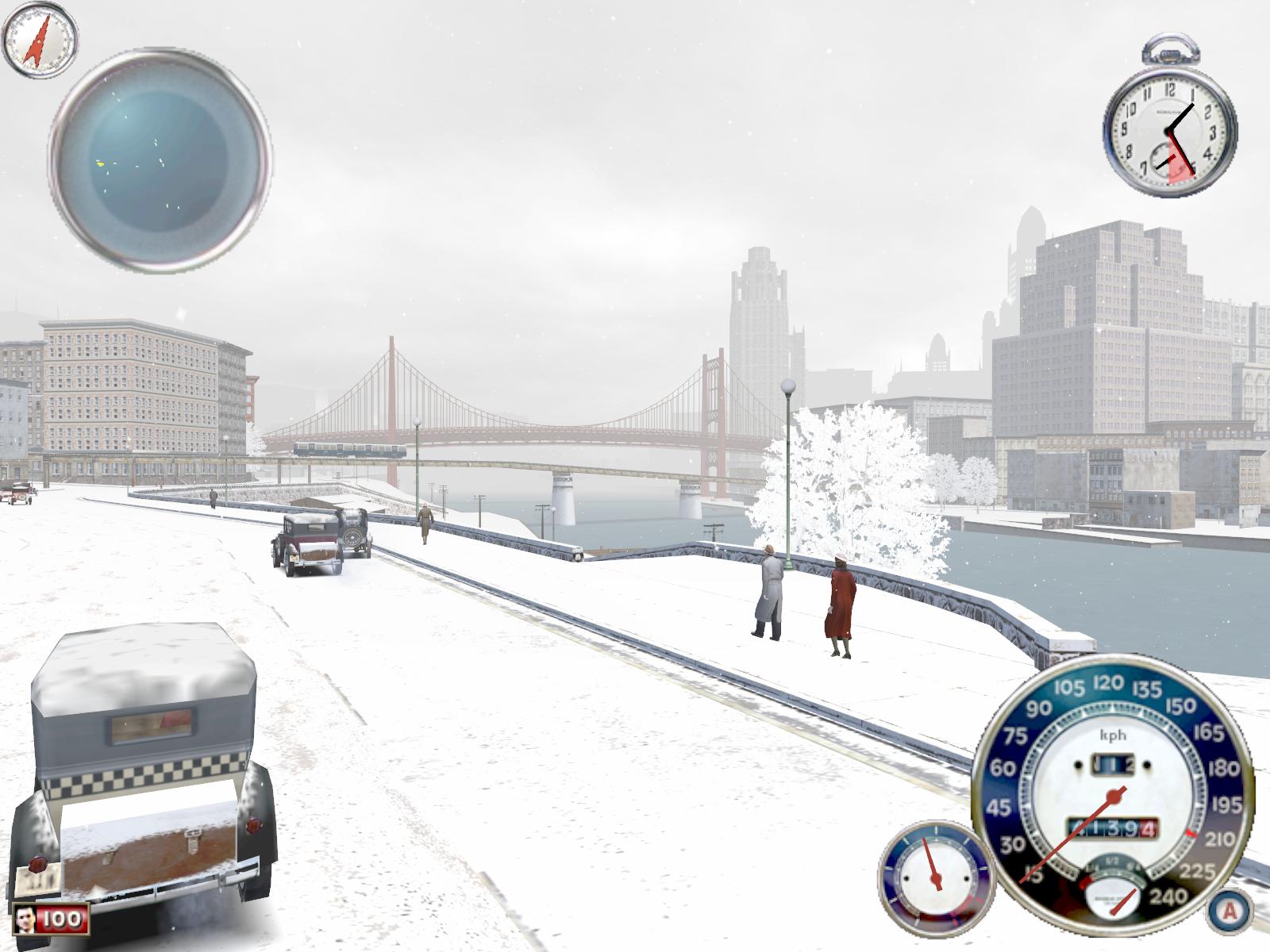Image resolution: width=1270 pixels, height=952 pixels.
Task: Toggle the automatic gearbox "A" indicator
Action: coord(1229,909)
